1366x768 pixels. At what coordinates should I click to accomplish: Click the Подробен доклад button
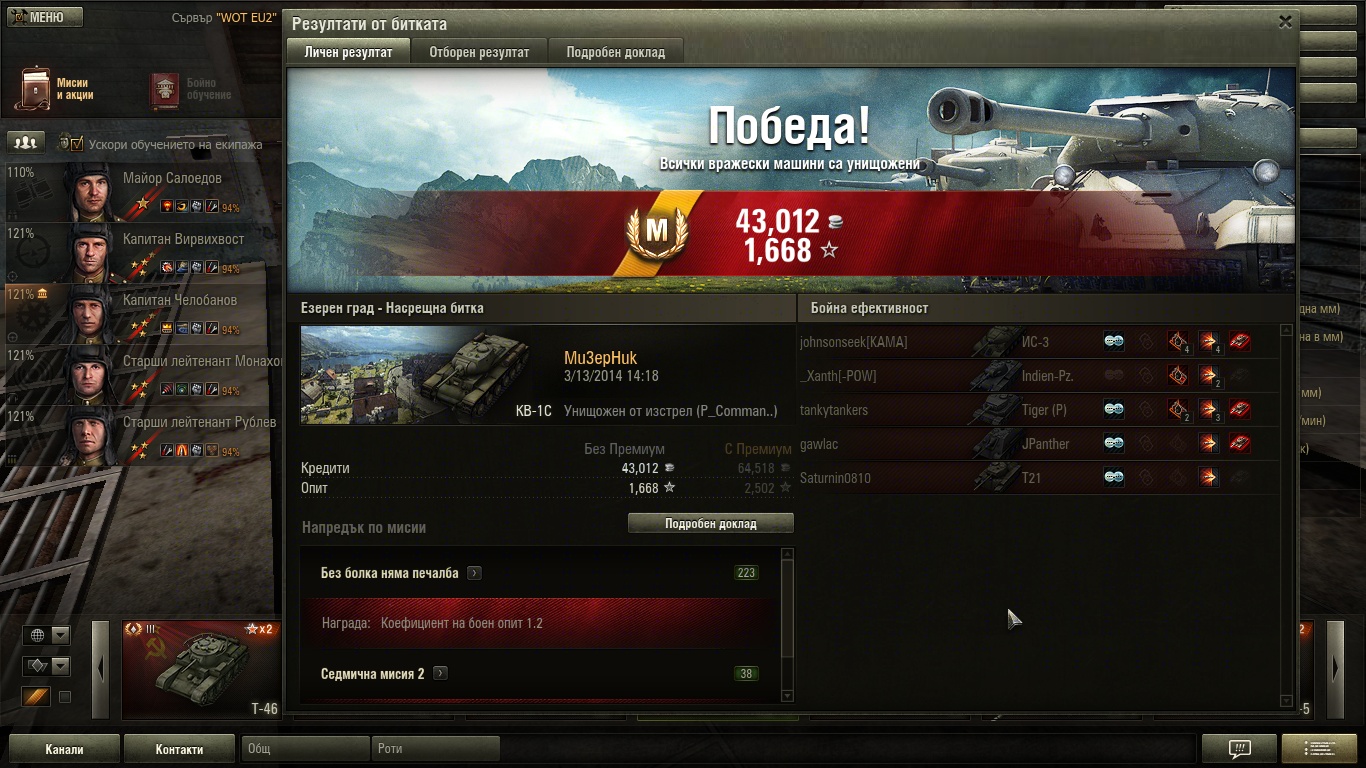pyautogui.click(x=710, y=523)
